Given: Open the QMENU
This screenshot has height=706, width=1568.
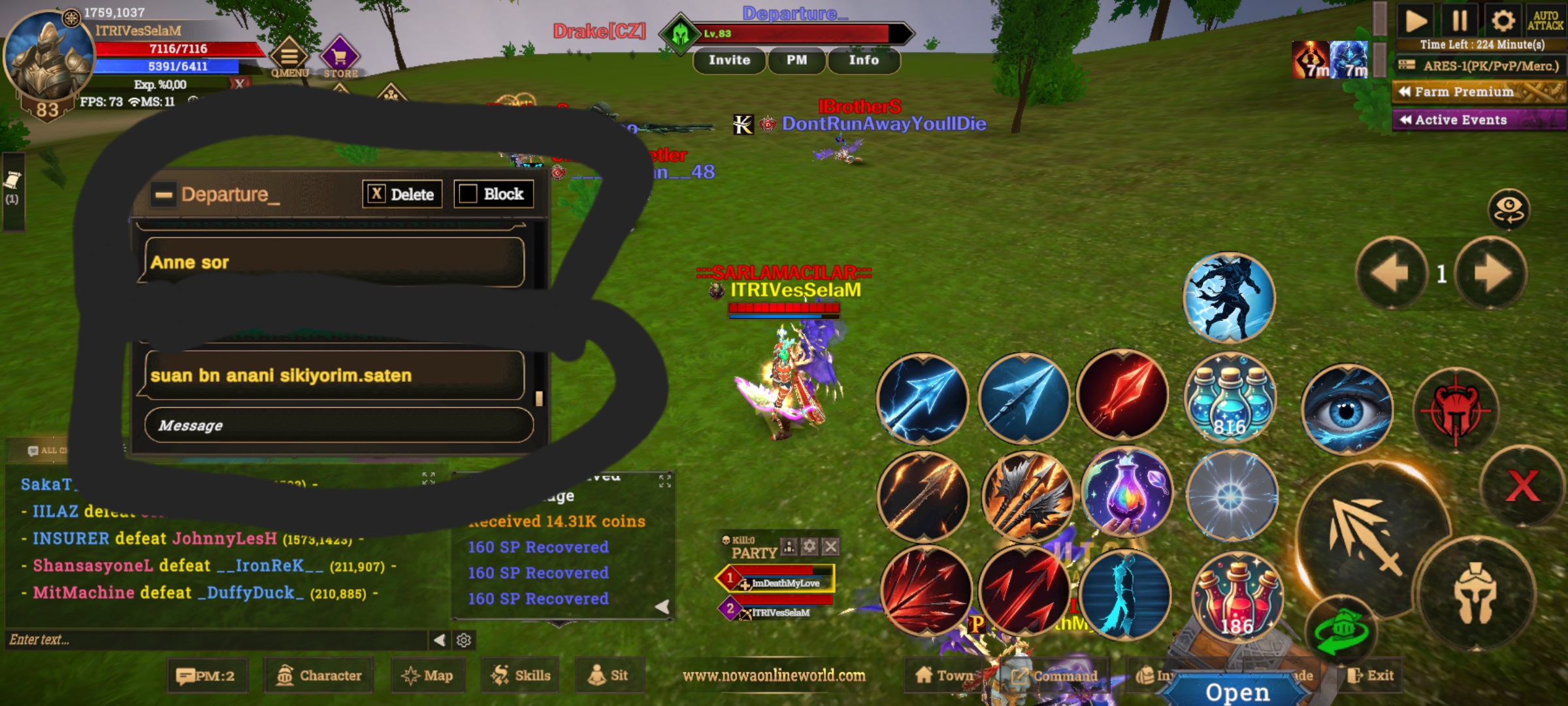Looking at the screenshot, I should tap(289, 59).
